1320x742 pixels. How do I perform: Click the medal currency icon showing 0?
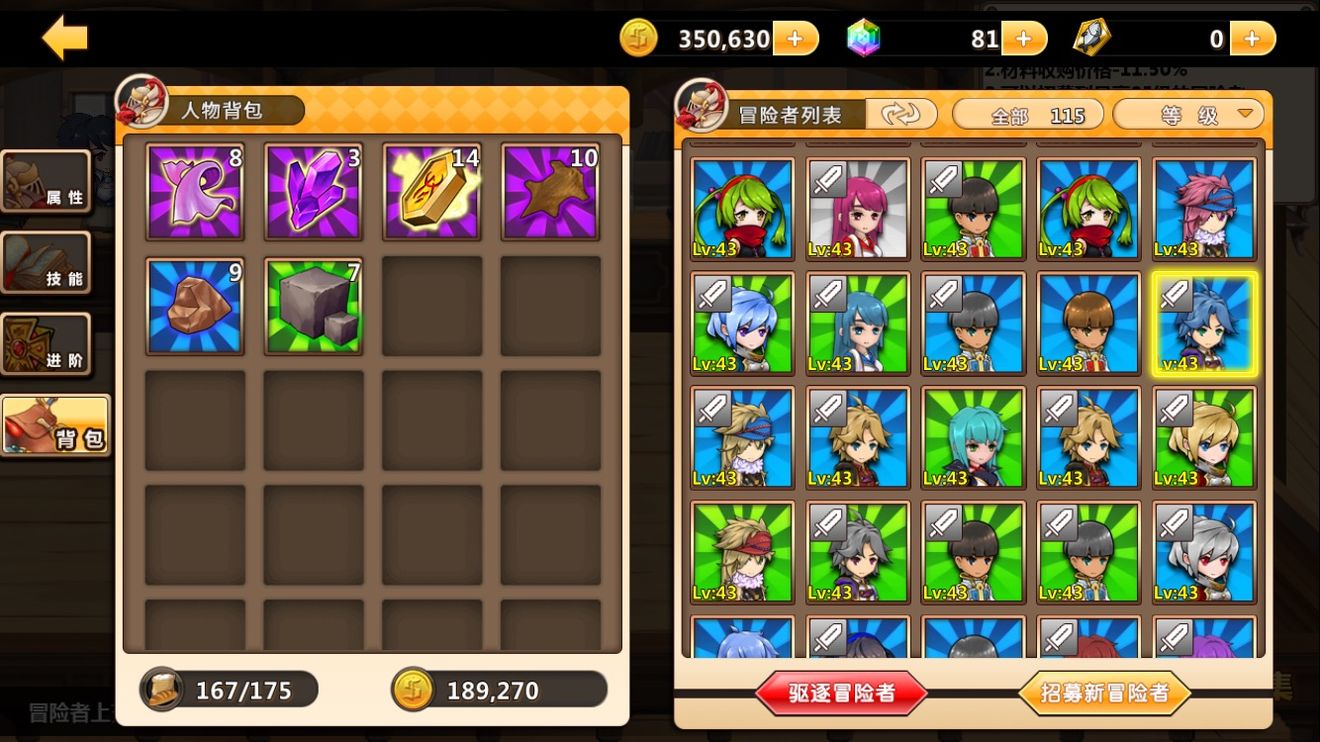[1092, 38]
